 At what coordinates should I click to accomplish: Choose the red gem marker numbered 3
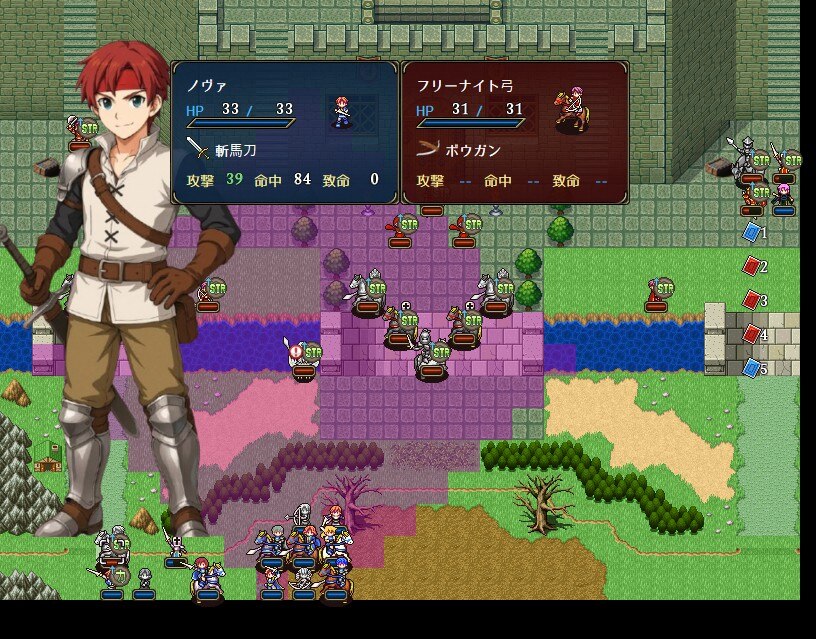pos(751,299)
